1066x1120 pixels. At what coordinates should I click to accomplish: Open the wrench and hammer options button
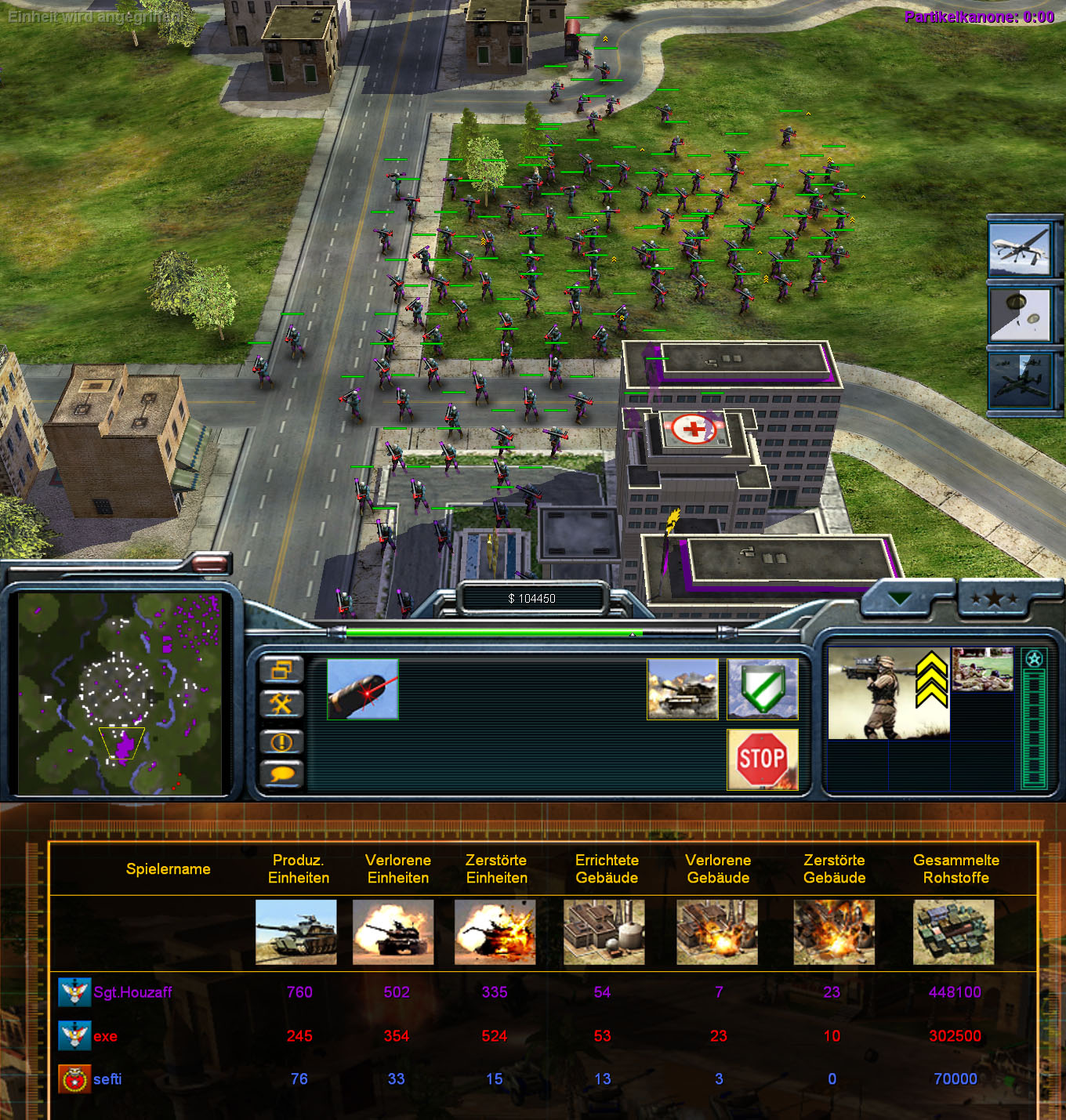pos(281,704)
